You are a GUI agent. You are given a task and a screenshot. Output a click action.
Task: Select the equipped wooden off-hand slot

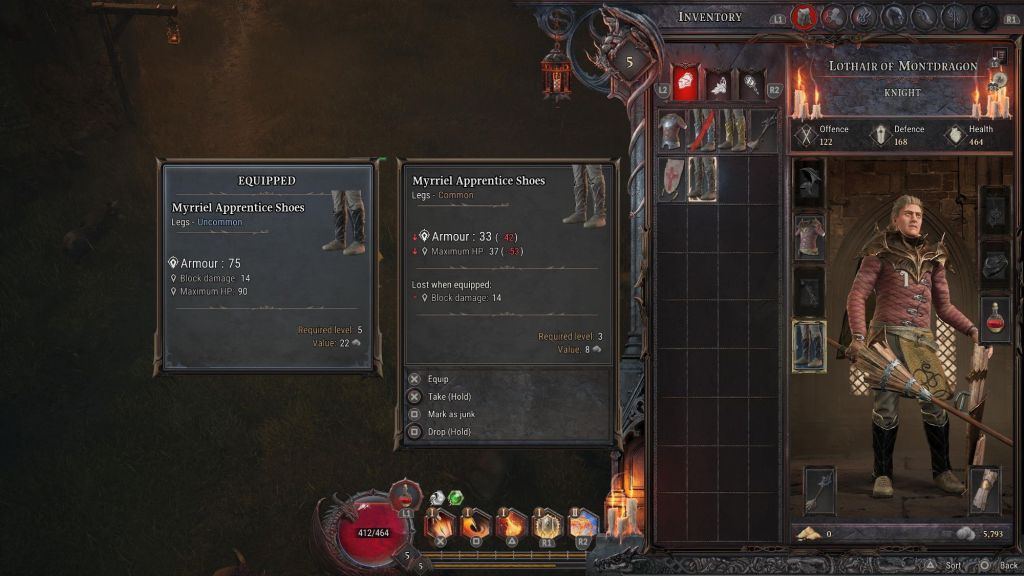984,490
